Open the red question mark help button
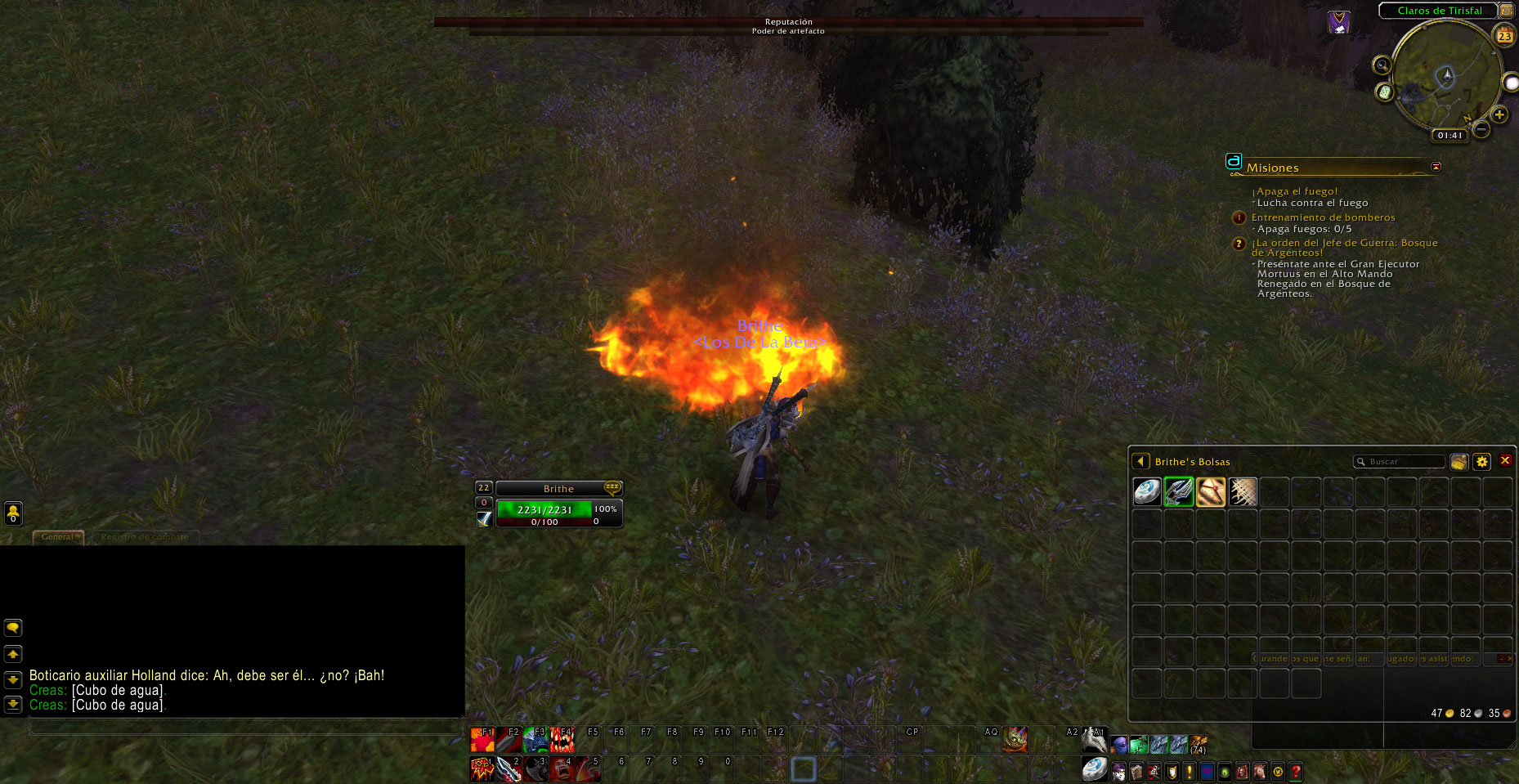1519x784 pixels. coord(1296,771)
